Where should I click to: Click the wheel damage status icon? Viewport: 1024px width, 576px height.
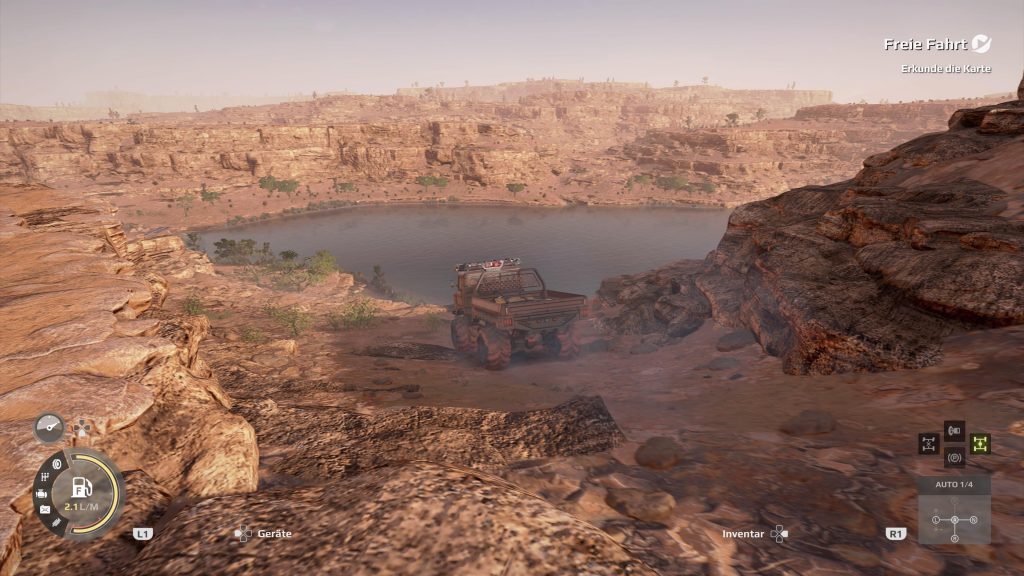click(56, 463)
